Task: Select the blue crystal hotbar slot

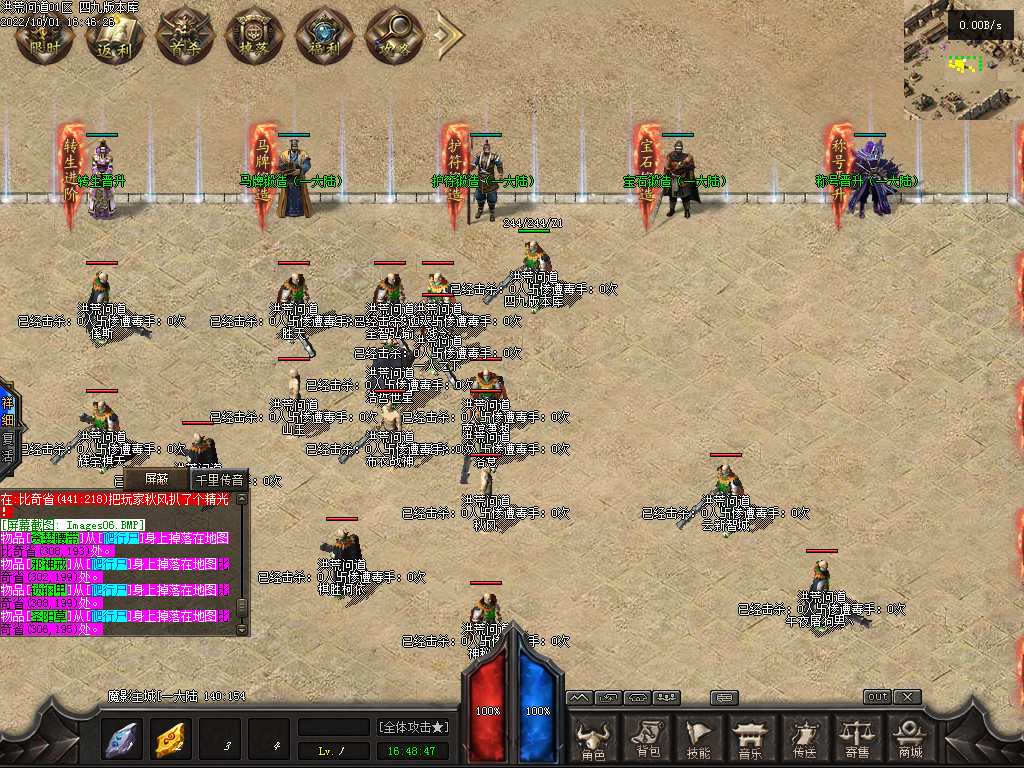Action: (x=123, y=739)
